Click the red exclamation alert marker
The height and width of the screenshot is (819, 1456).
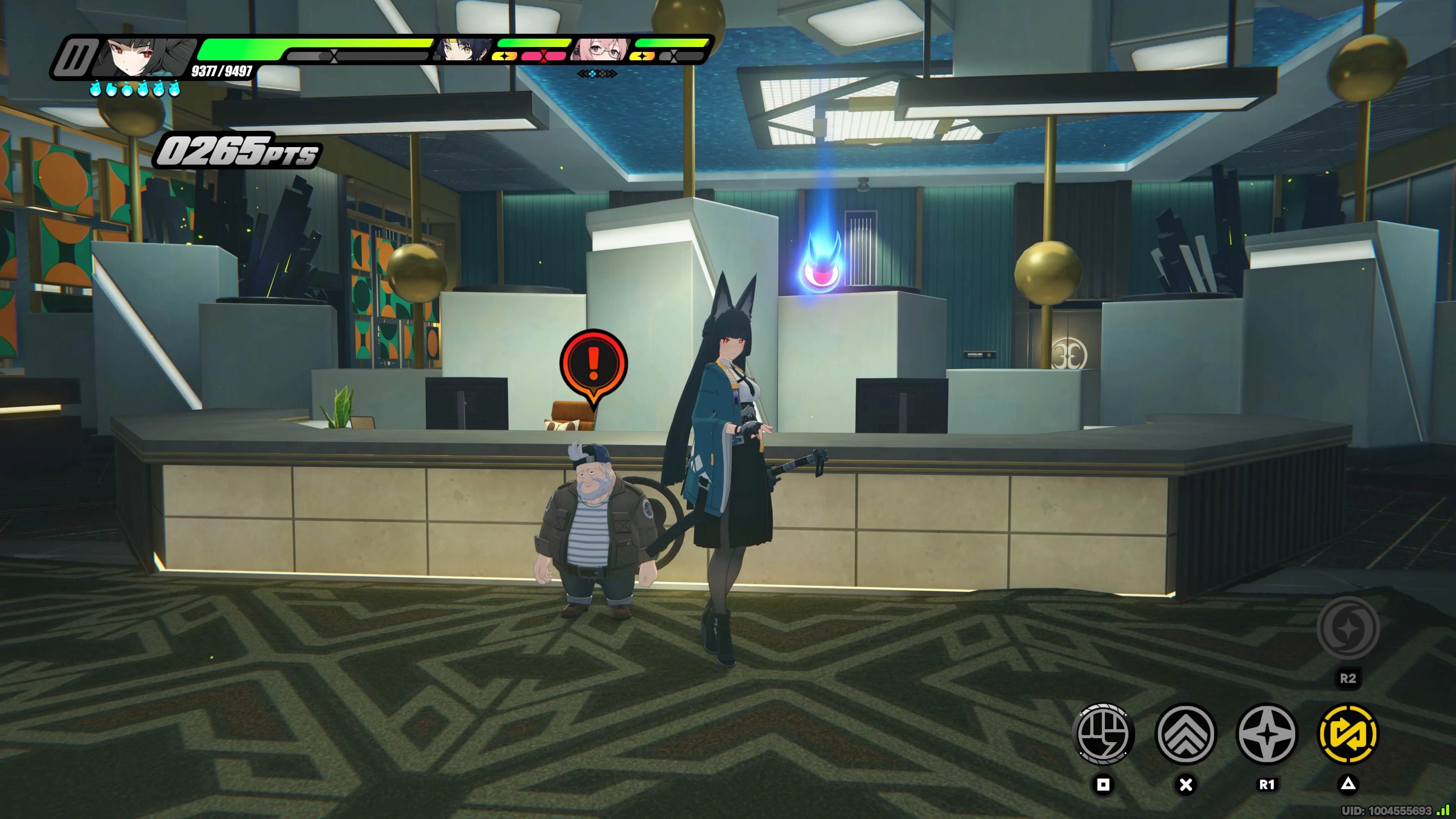point(593,364)
